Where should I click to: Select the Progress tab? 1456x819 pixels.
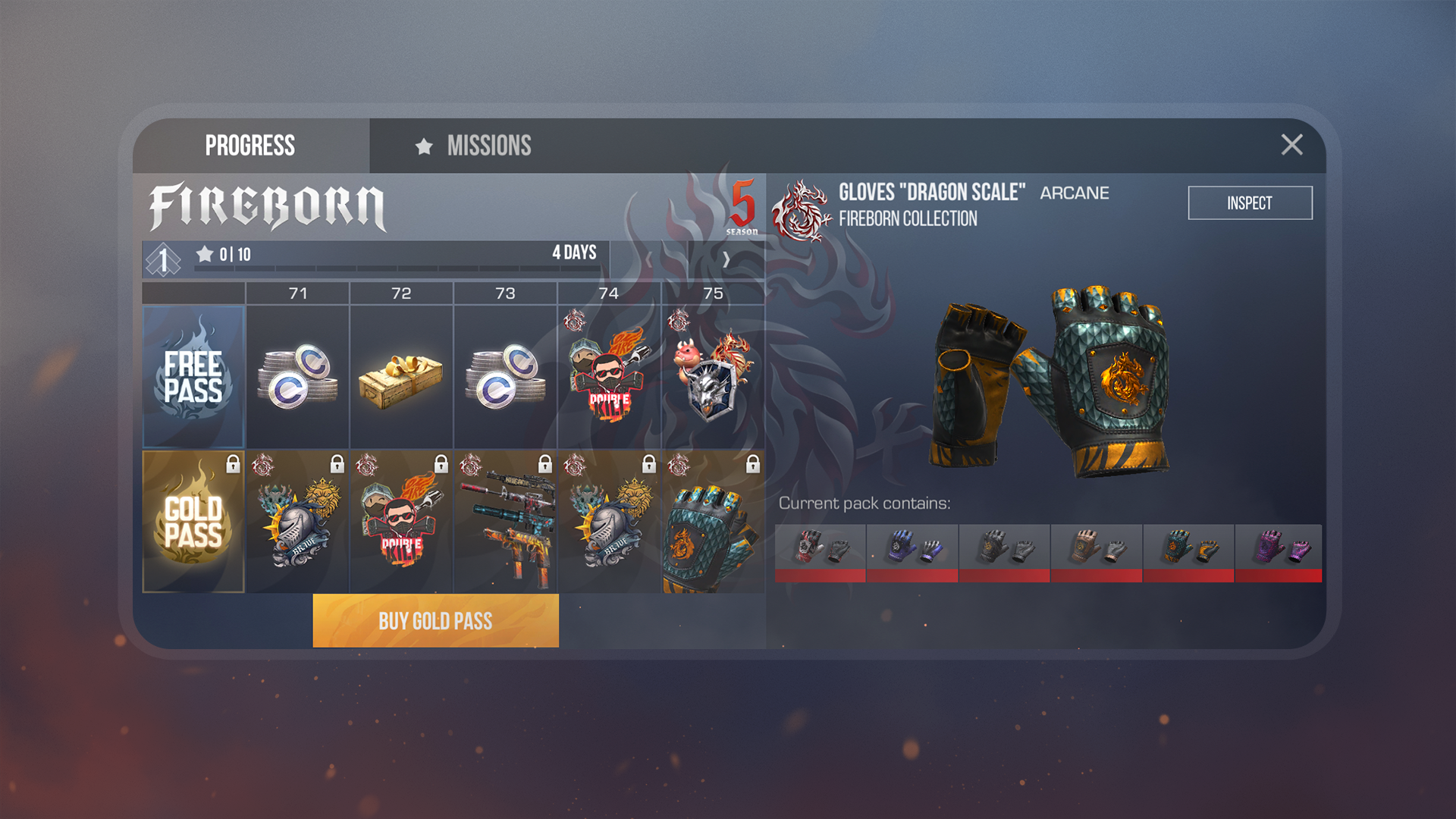coord(250,146)
